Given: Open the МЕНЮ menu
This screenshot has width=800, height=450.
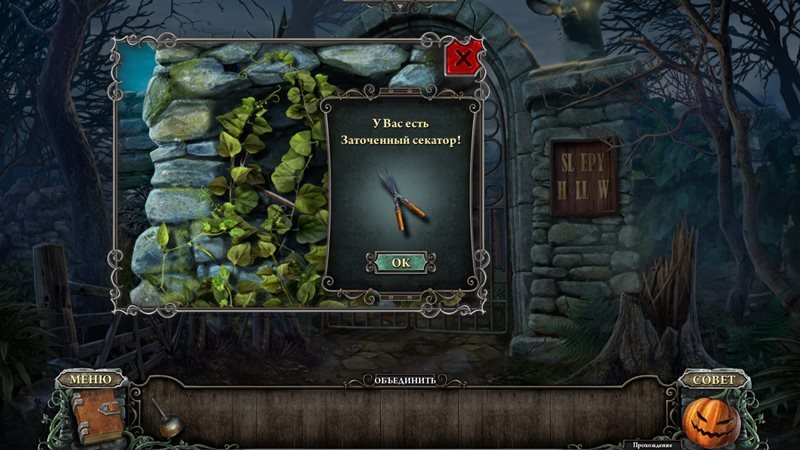Looking at the screenshot, I should [x=91, y=379].
